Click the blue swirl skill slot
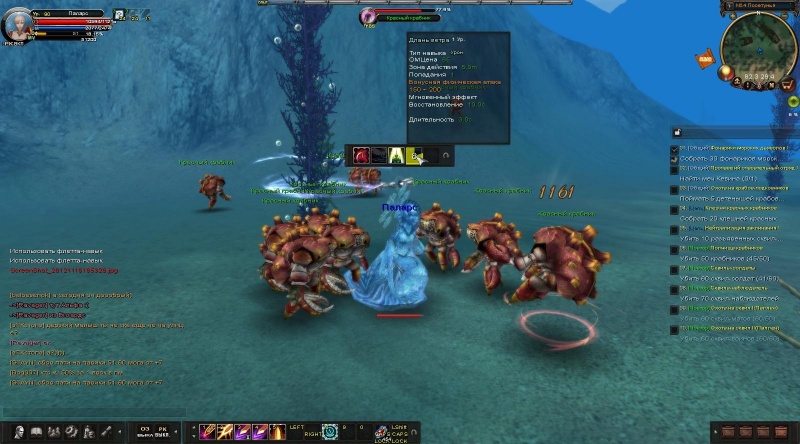 click(329, 432)
